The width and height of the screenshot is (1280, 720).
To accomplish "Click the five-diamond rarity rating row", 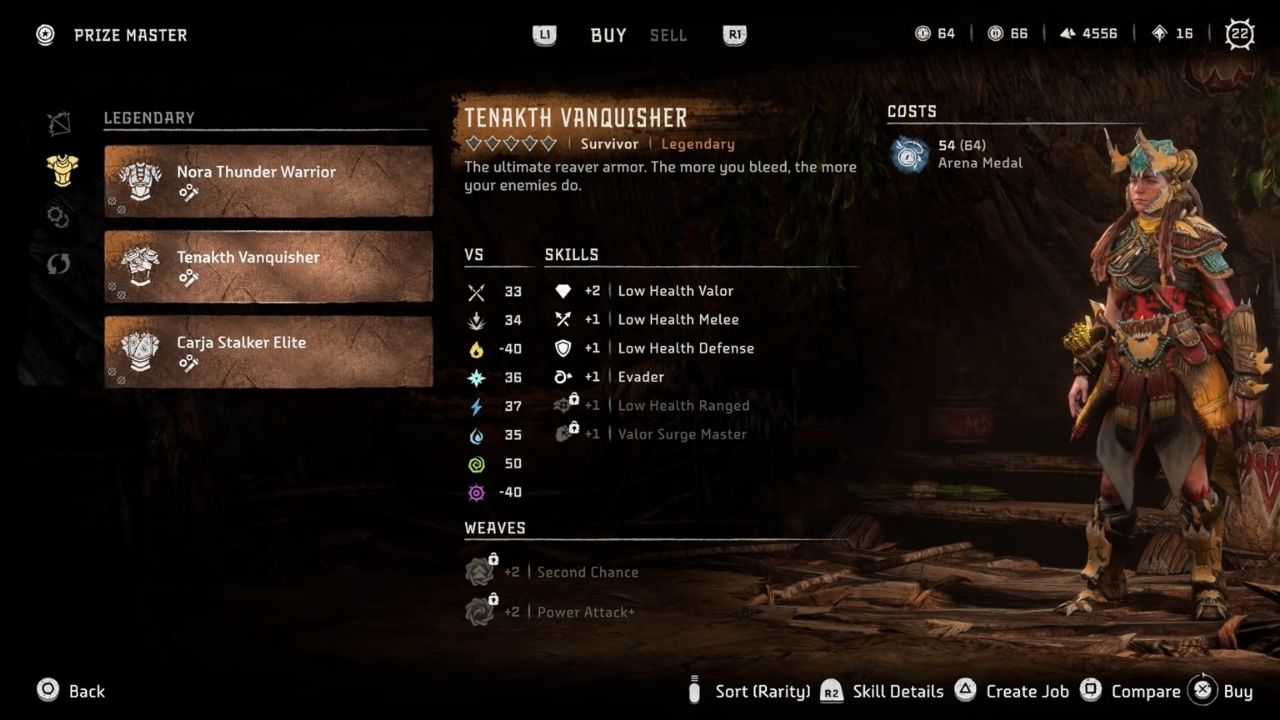I will click(x=510, y=143).
